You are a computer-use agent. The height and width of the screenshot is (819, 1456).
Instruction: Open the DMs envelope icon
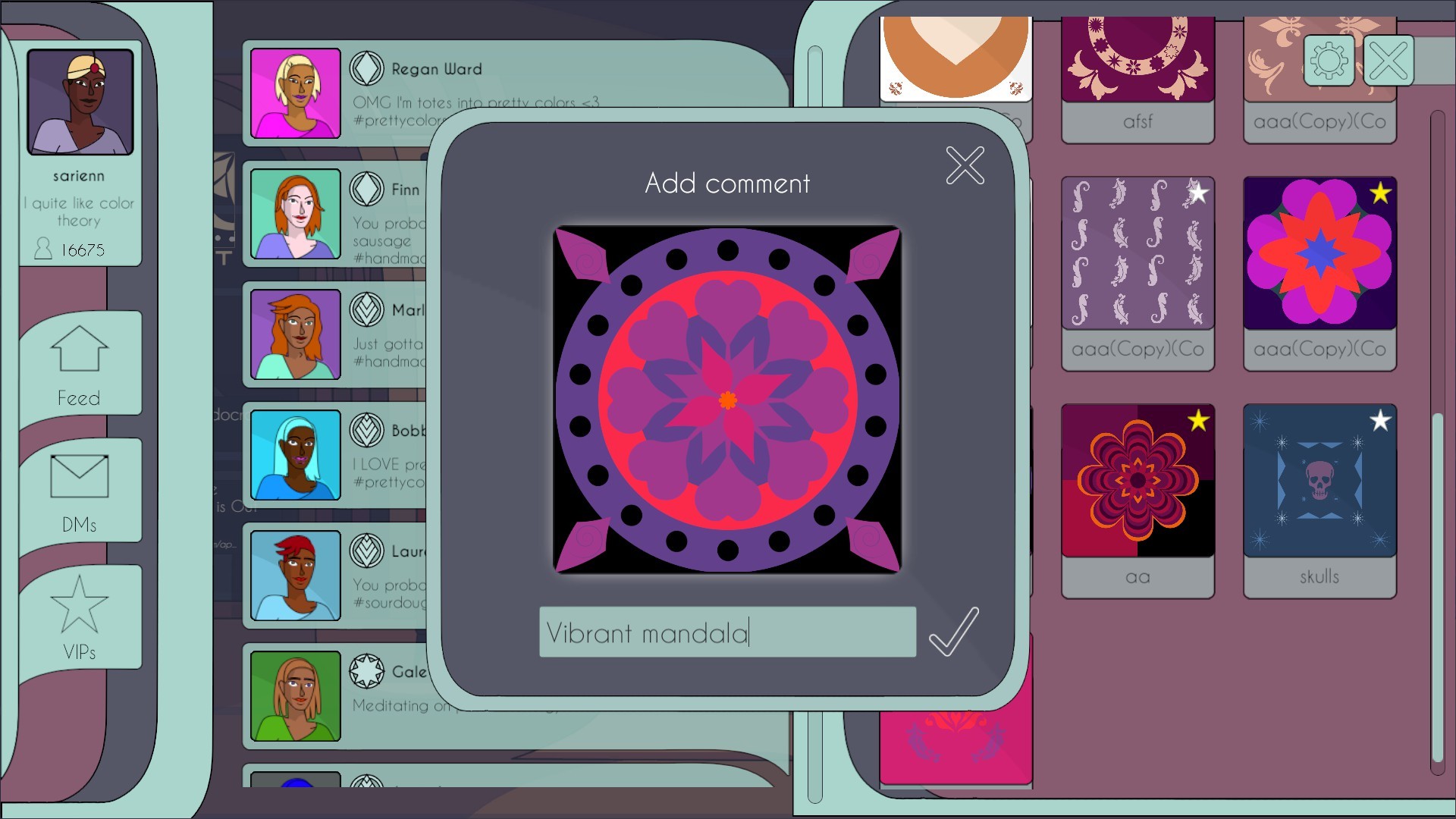(80, 476)
